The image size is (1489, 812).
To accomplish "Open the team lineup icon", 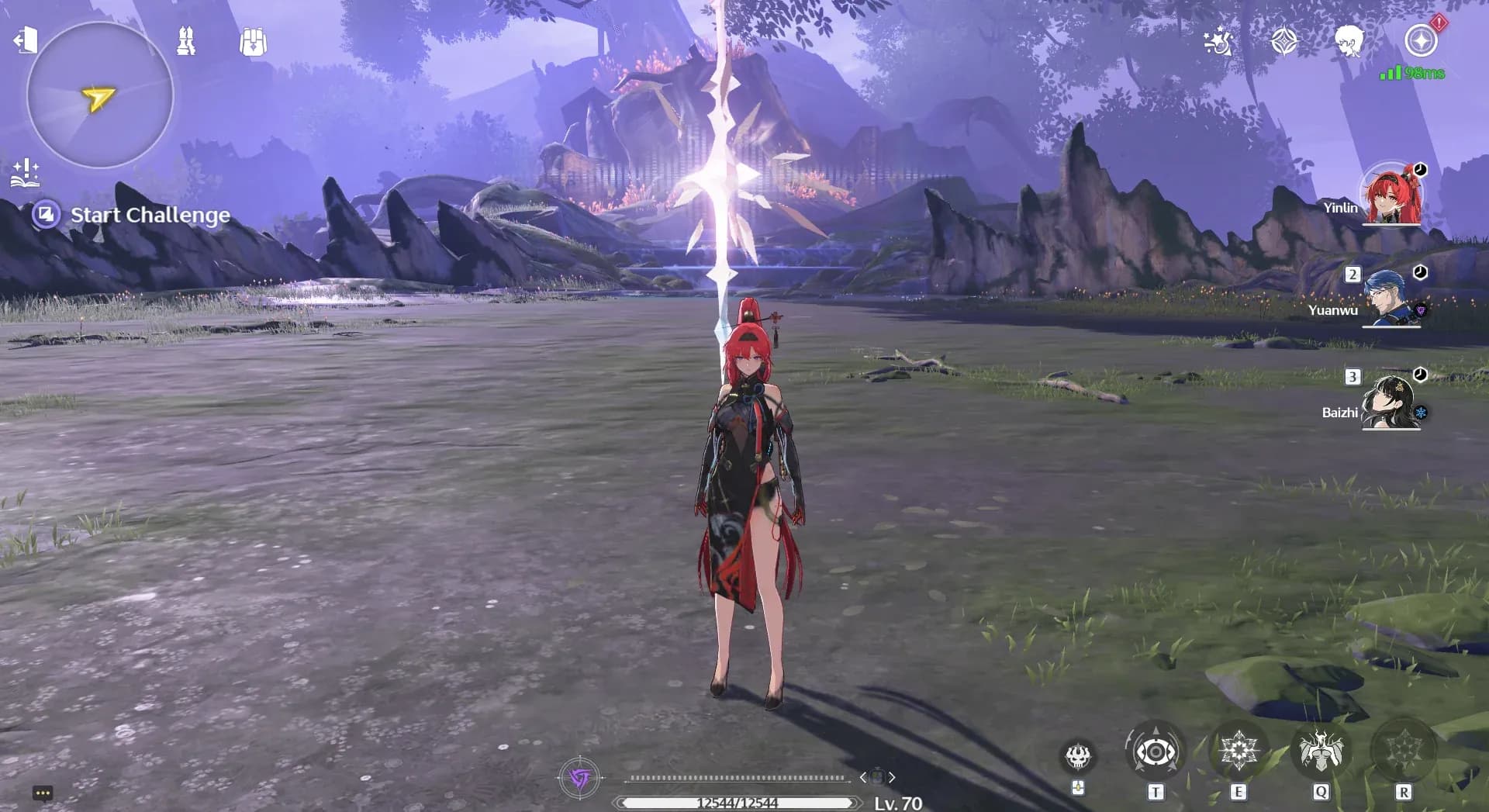I will pos(186,41).
